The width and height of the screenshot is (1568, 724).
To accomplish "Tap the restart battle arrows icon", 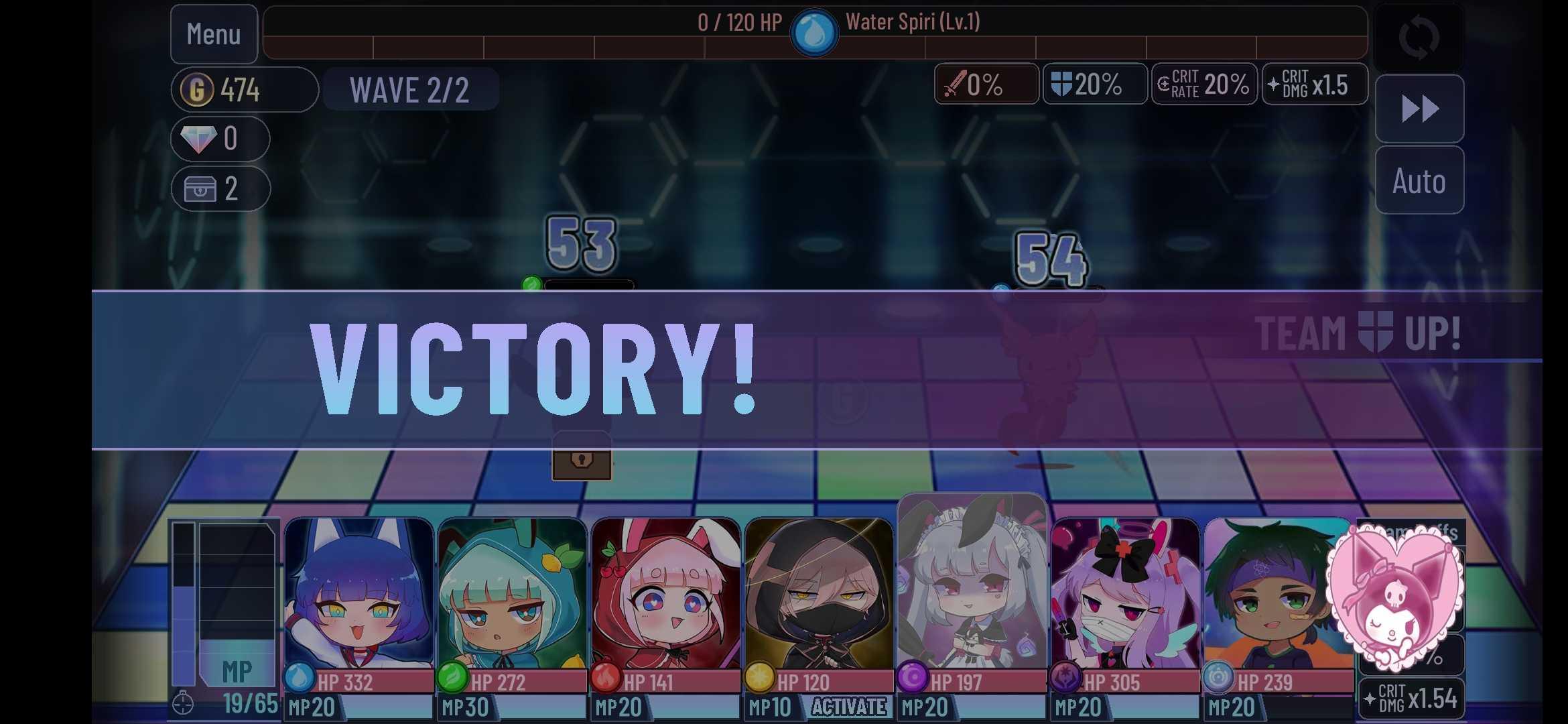I will point(1419,38).
